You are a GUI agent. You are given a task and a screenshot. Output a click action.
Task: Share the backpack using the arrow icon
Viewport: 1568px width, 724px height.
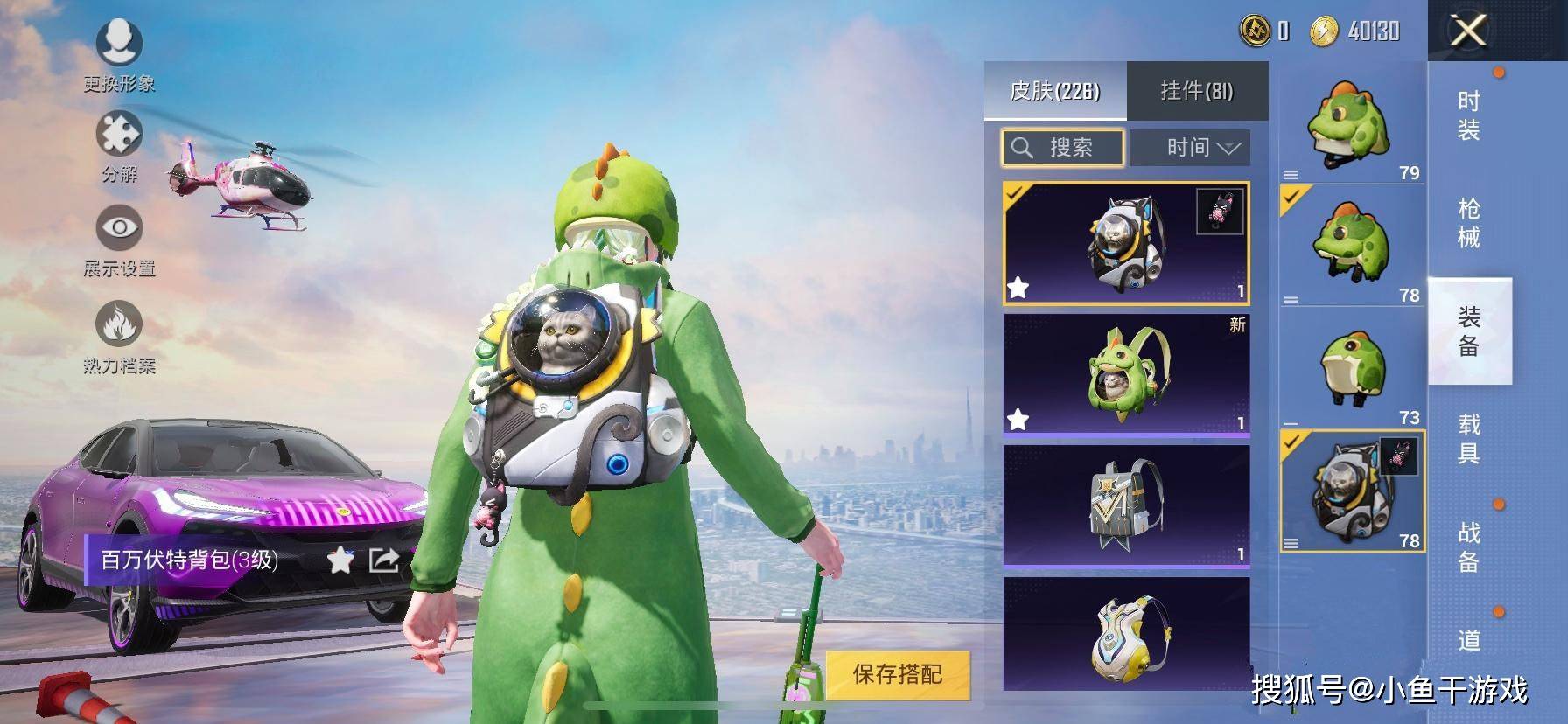tap(384, 560)
